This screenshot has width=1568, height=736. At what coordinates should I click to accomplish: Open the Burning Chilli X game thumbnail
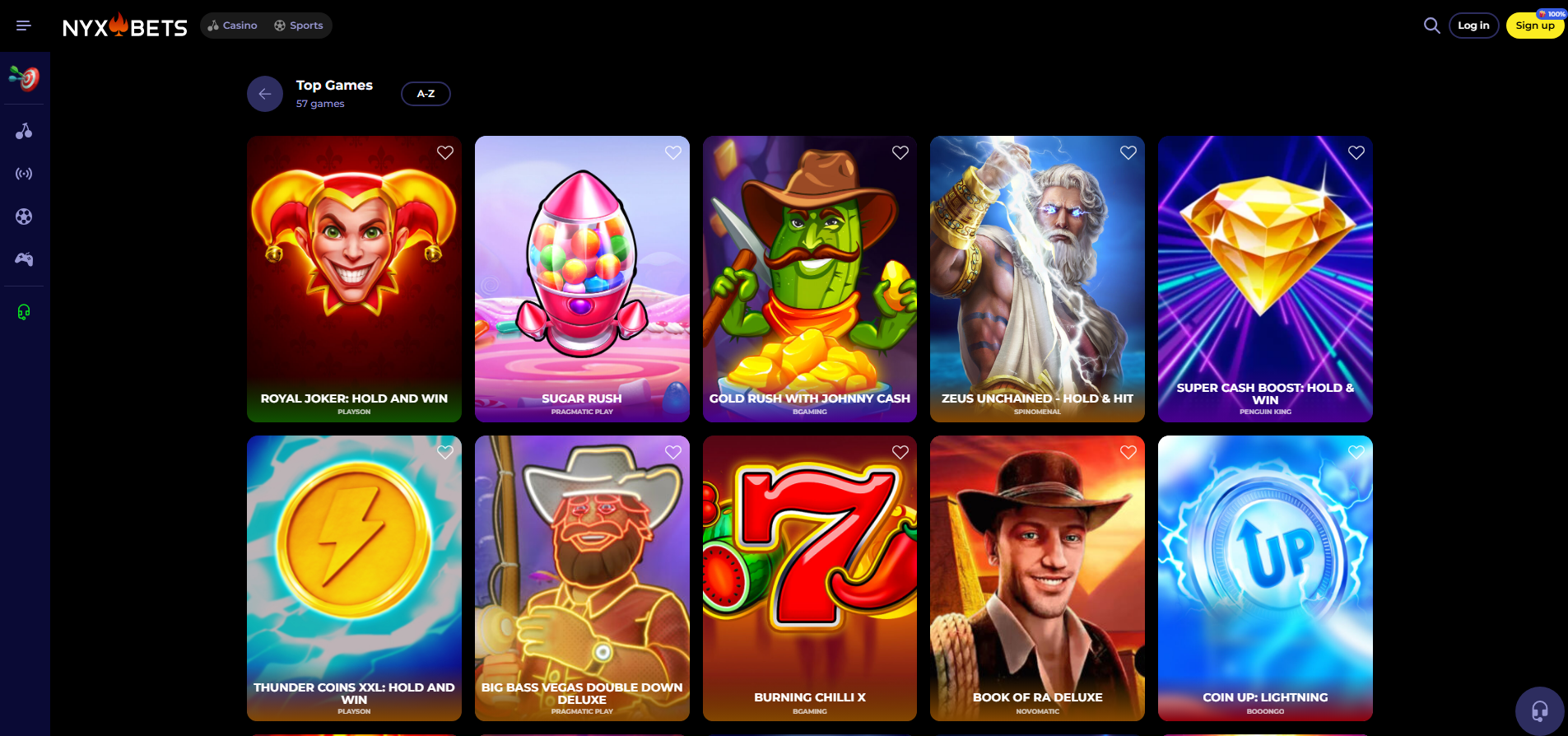pos(809,576)
